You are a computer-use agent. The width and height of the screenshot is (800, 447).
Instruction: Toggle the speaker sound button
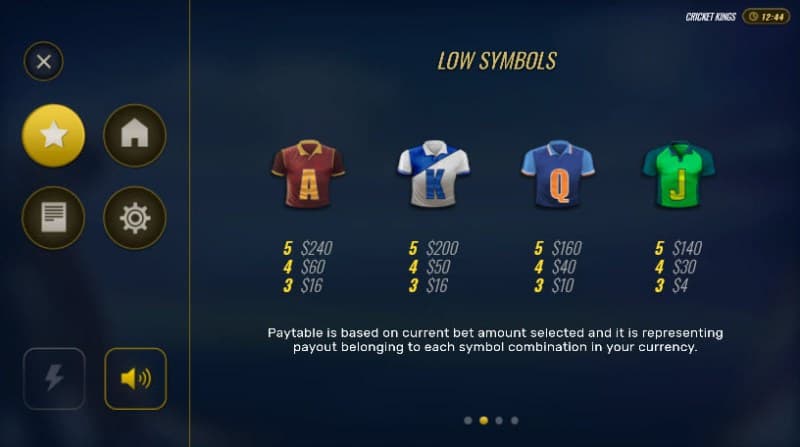coord(135,378)
